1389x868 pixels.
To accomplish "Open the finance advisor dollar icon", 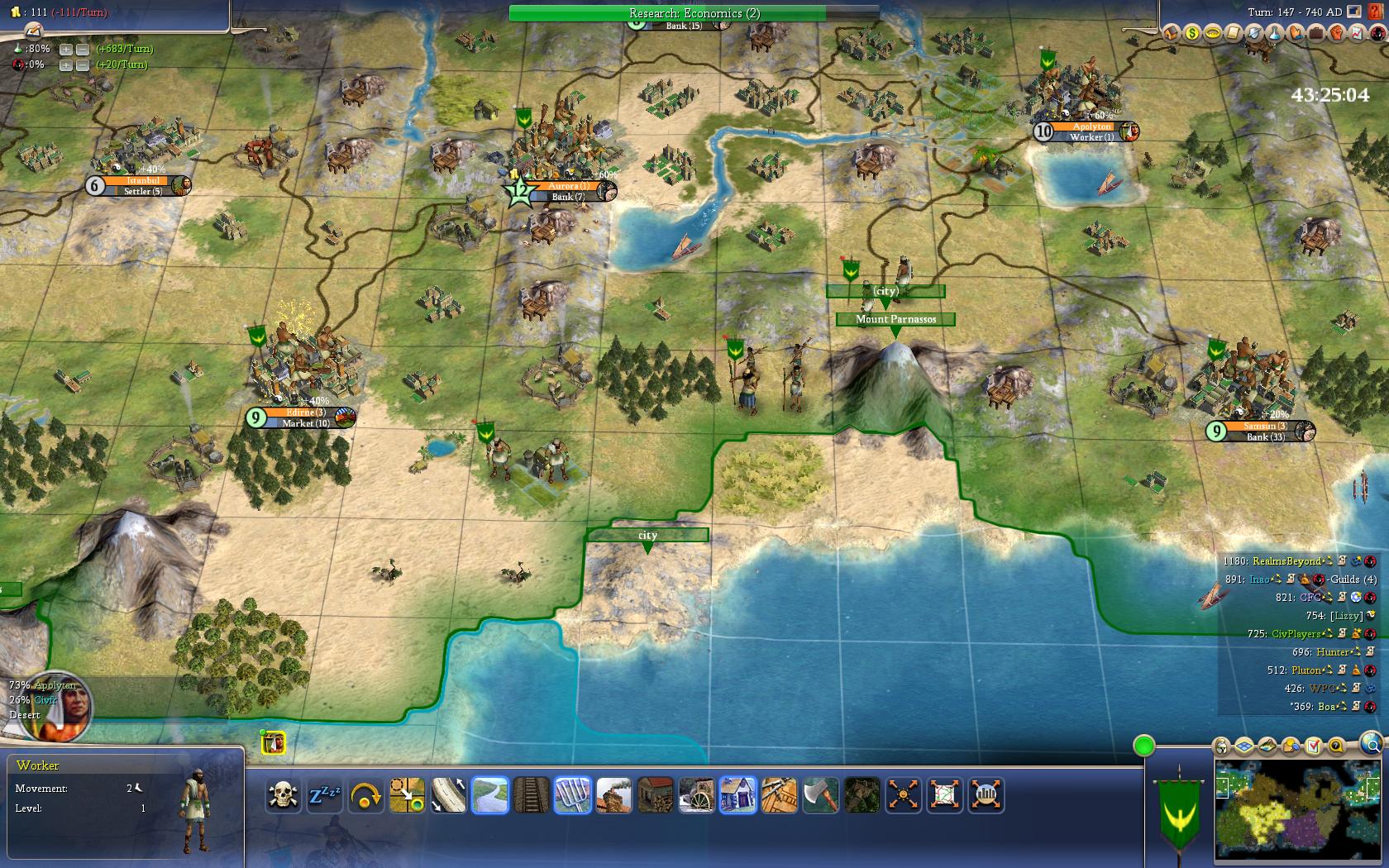I will 1191,33.
